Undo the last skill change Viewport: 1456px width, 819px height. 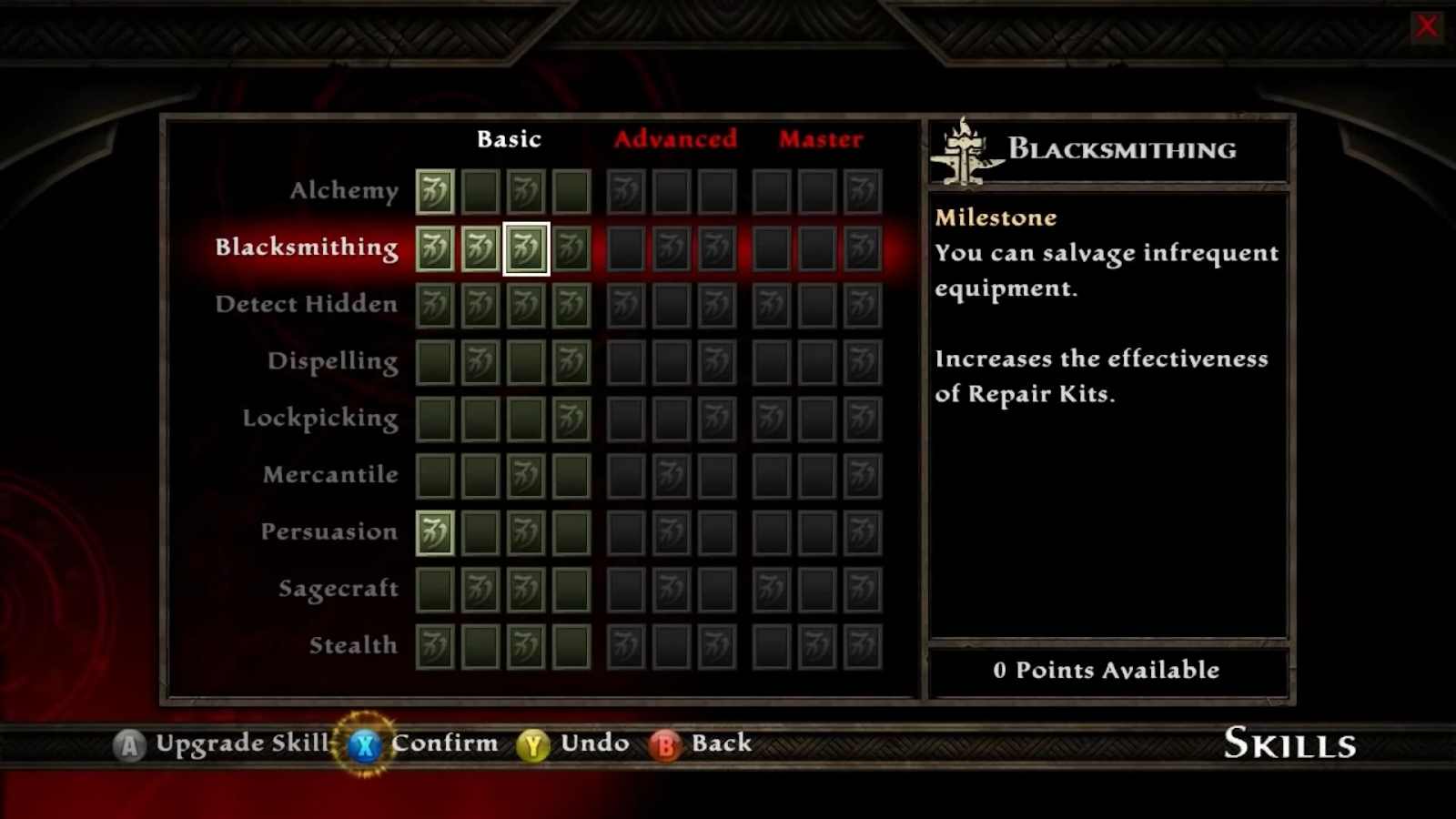[573, 743]
